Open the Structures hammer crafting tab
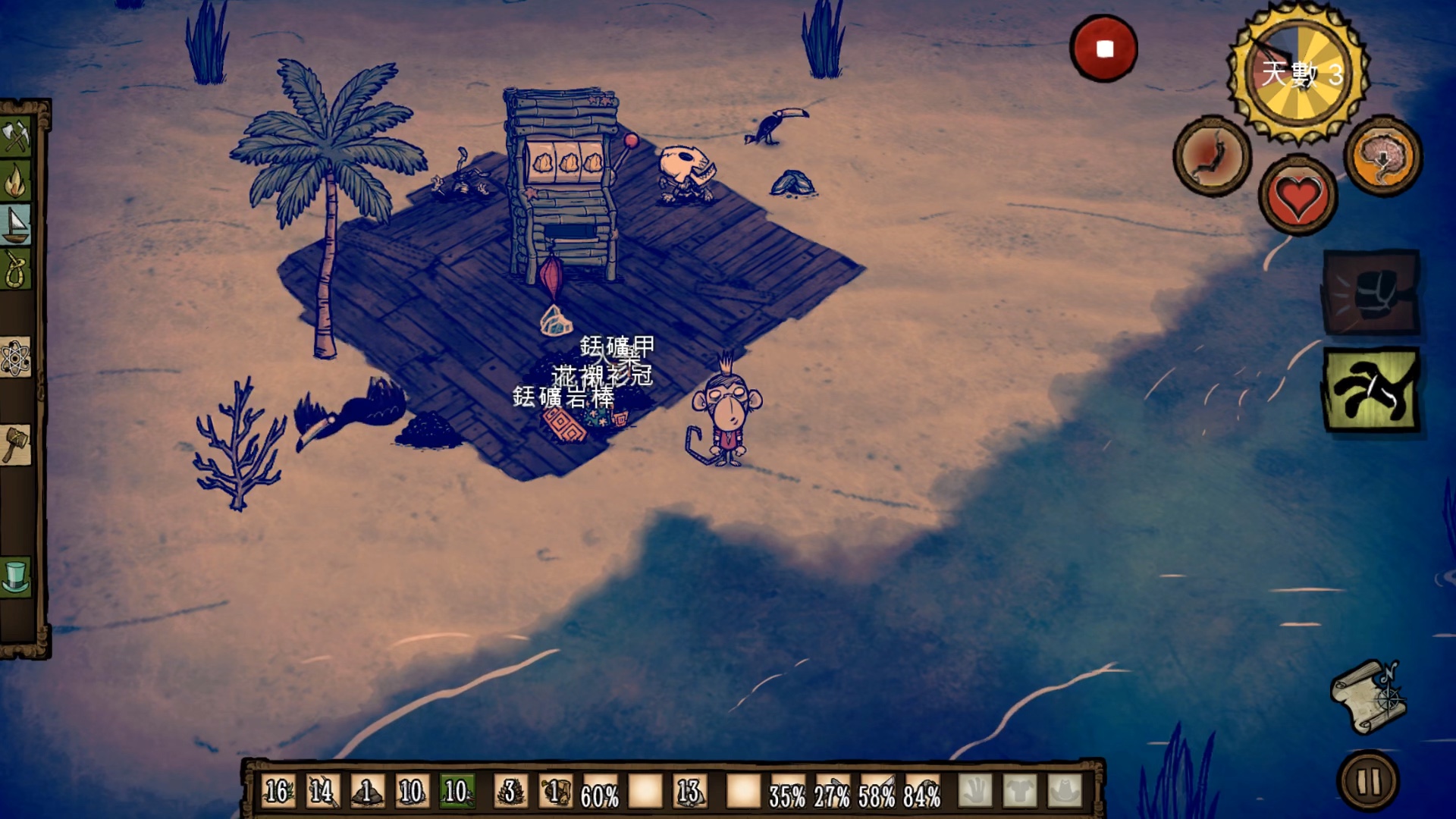The width and height of the screenshot is (1456, 819). (15, 444)
